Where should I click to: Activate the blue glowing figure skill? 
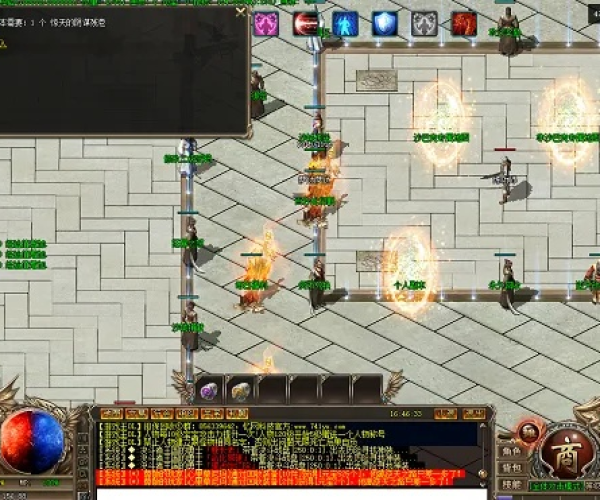point(346,24)
